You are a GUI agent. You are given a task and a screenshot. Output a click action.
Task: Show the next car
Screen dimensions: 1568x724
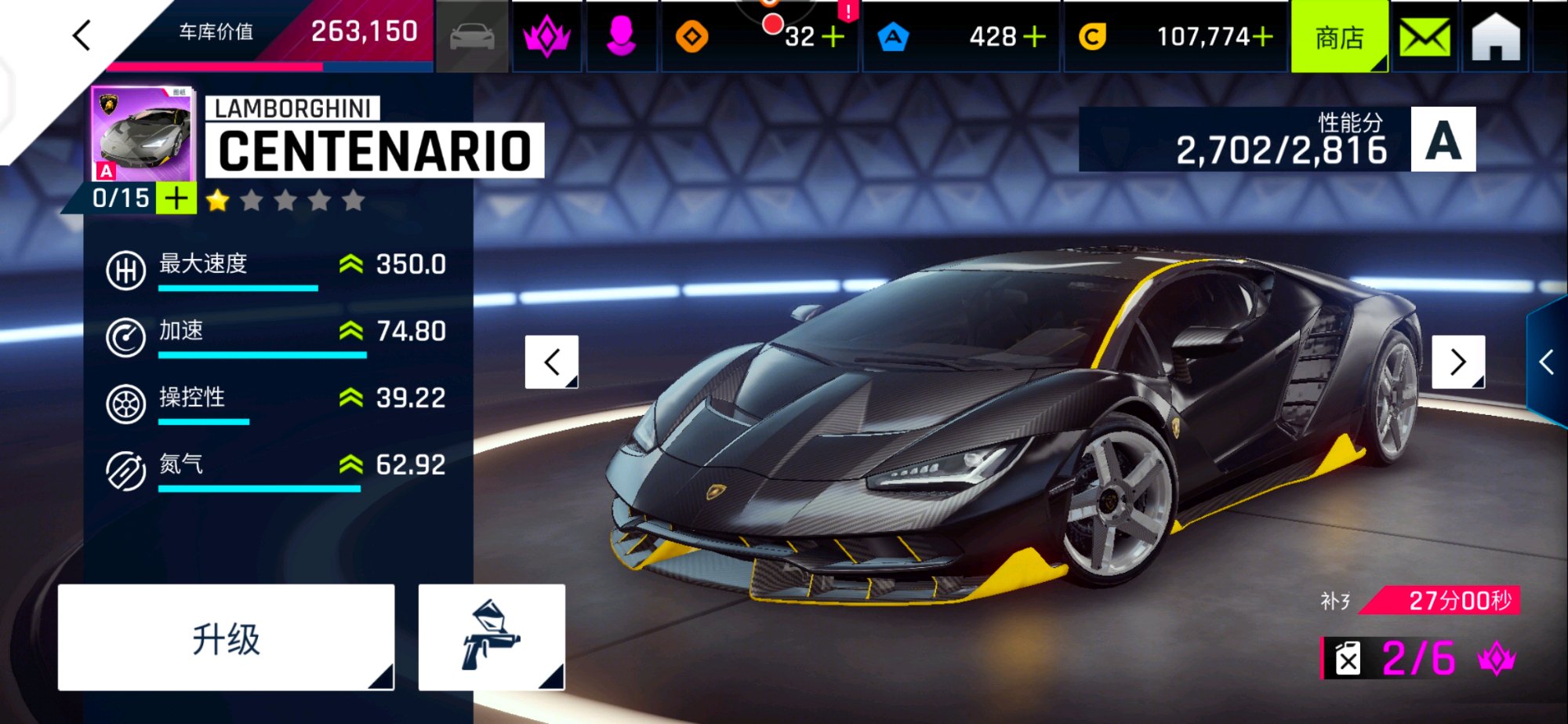pyautogui.click(x=1458, y=362)
